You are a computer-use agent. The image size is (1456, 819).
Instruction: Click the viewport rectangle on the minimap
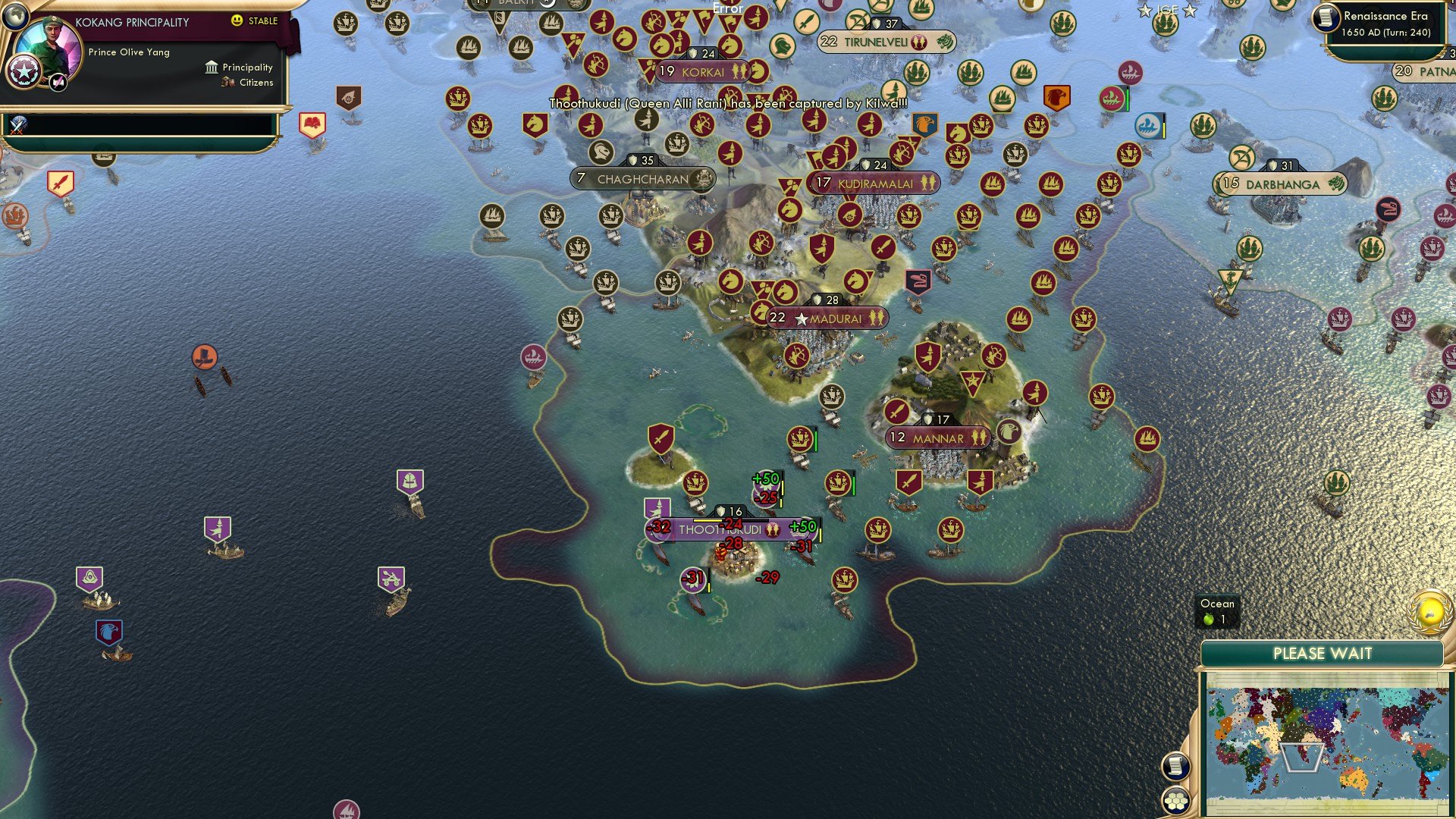tap(1303, 758)
